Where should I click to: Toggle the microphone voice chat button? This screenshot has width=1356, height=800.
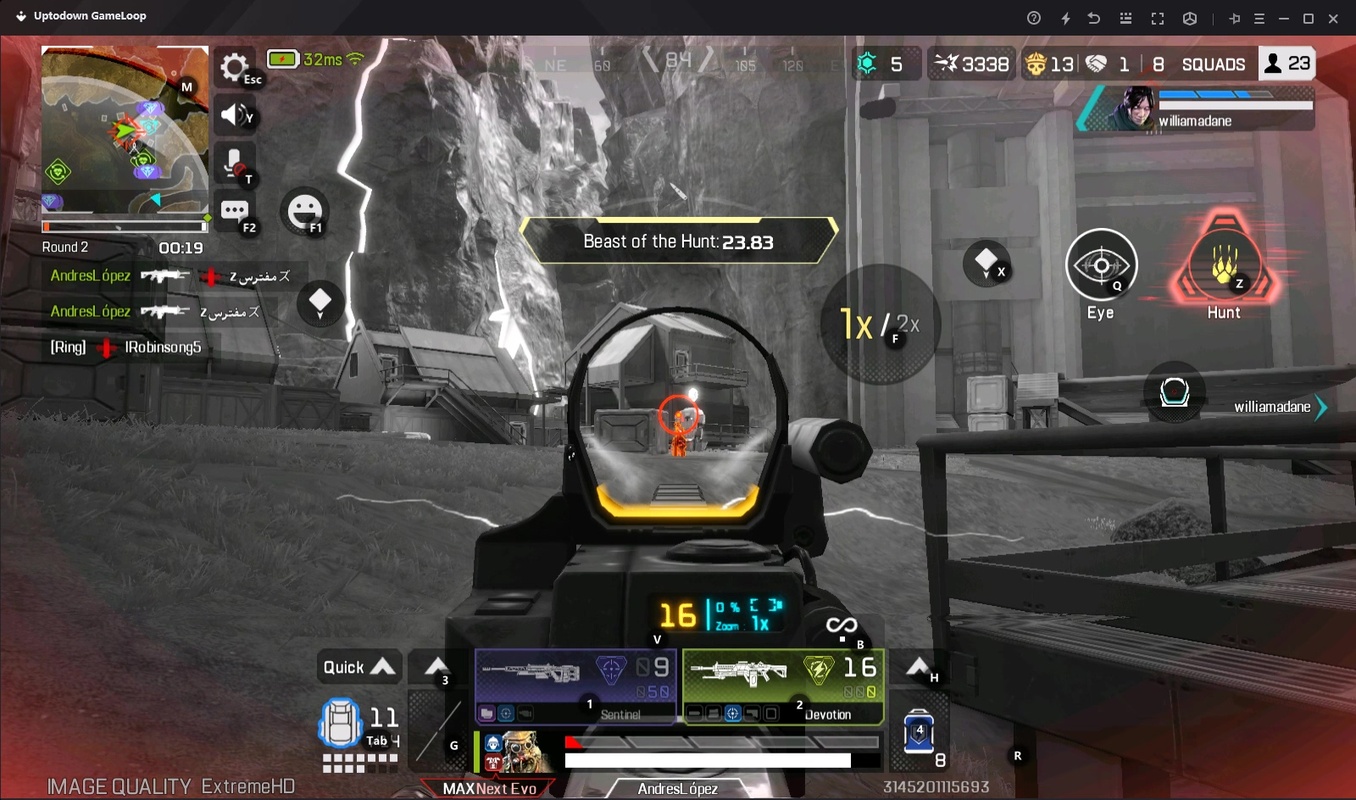[x=235, y=163]
